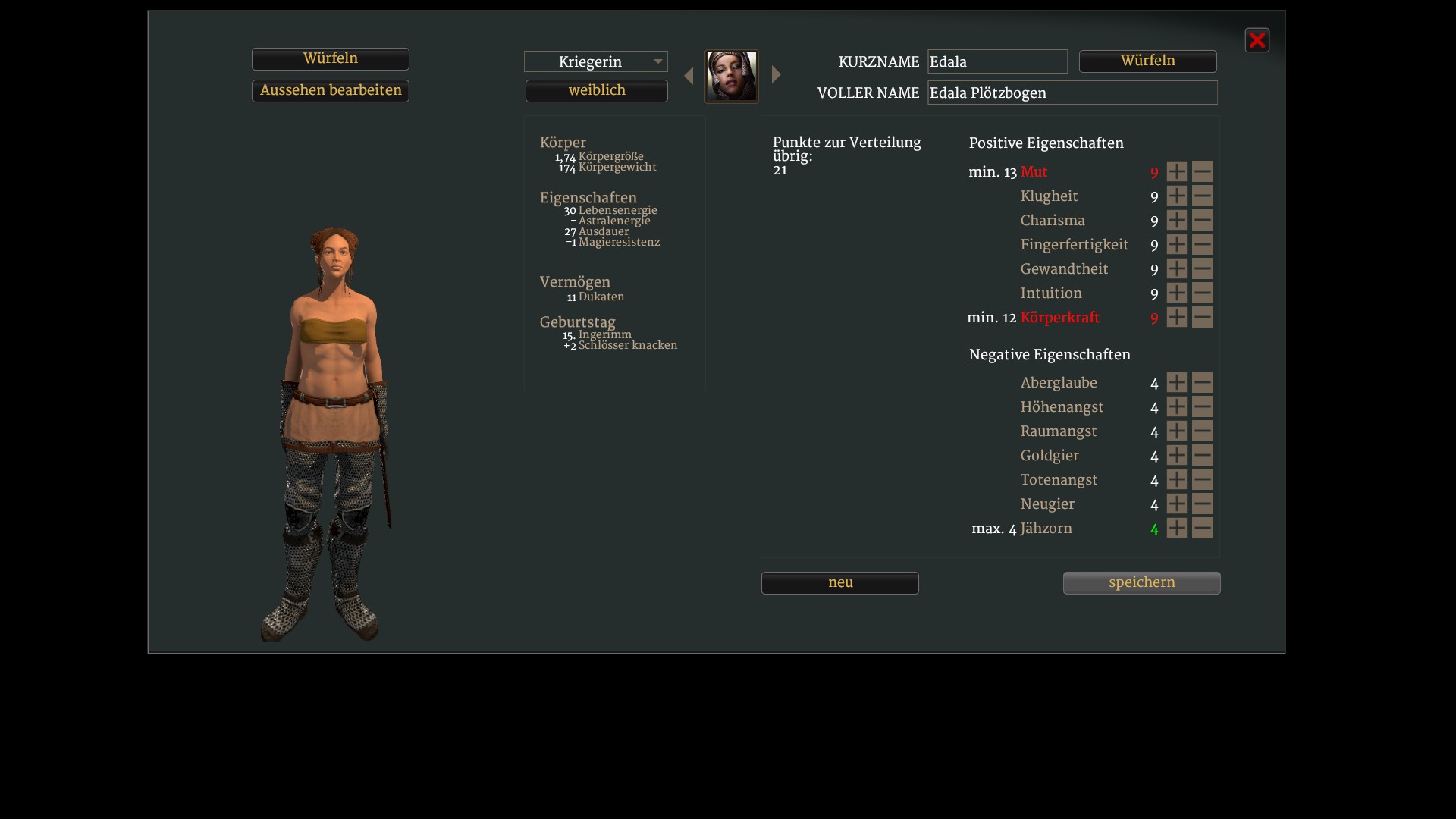Close the character creation window

coord(1257,40)
